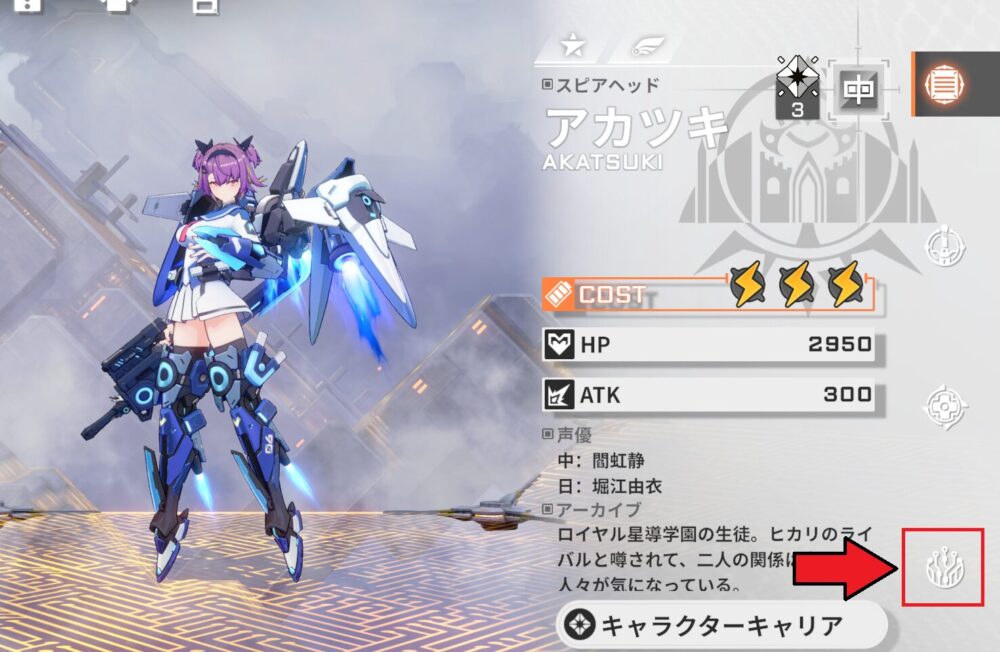Click the diamond star rank badge showing 3
Viewport: 1000px width, 652px height.
[x=797, y=86]
